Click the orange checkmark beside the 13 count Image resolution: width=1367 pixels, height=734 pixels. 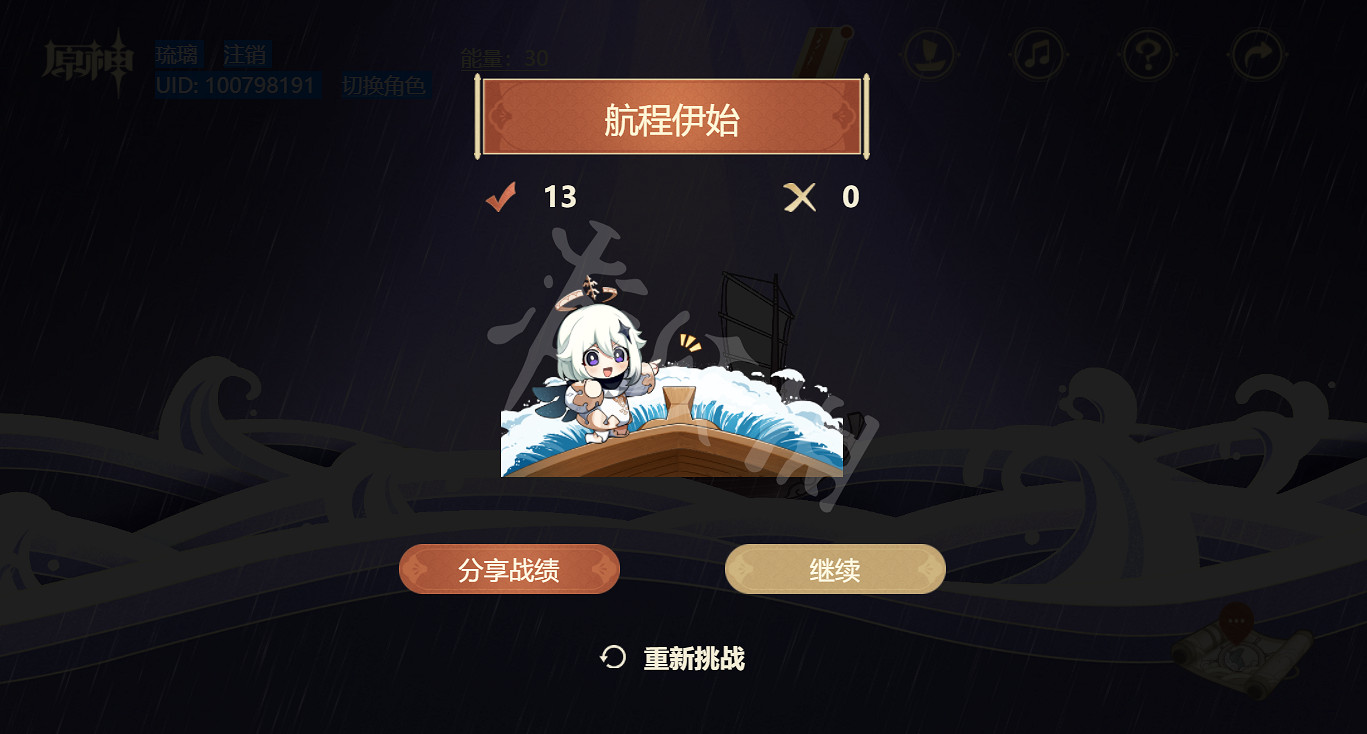click(x=503, y=195)
